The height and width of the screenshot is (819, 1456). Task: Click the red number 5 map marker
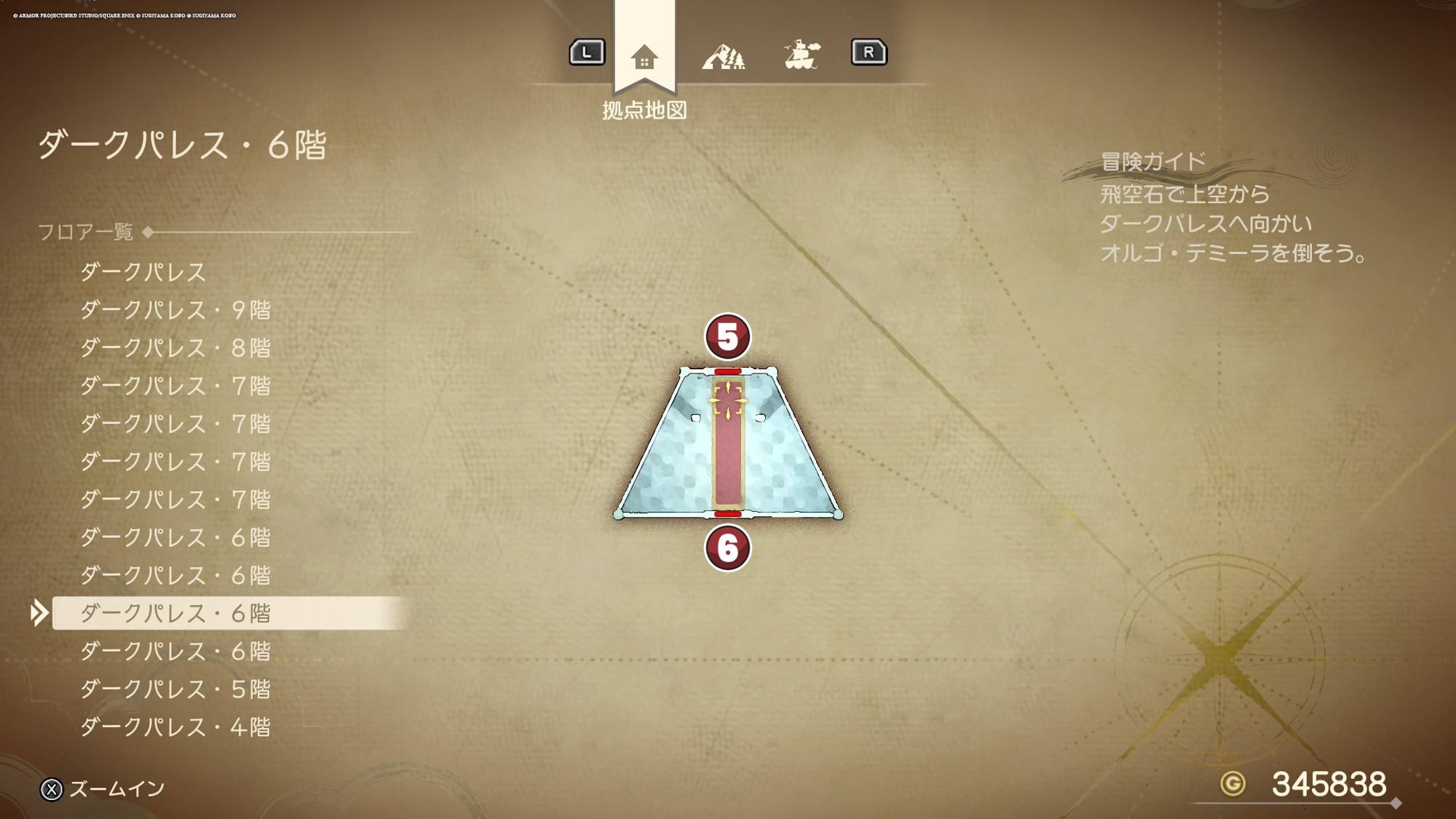tap(727, 337)
